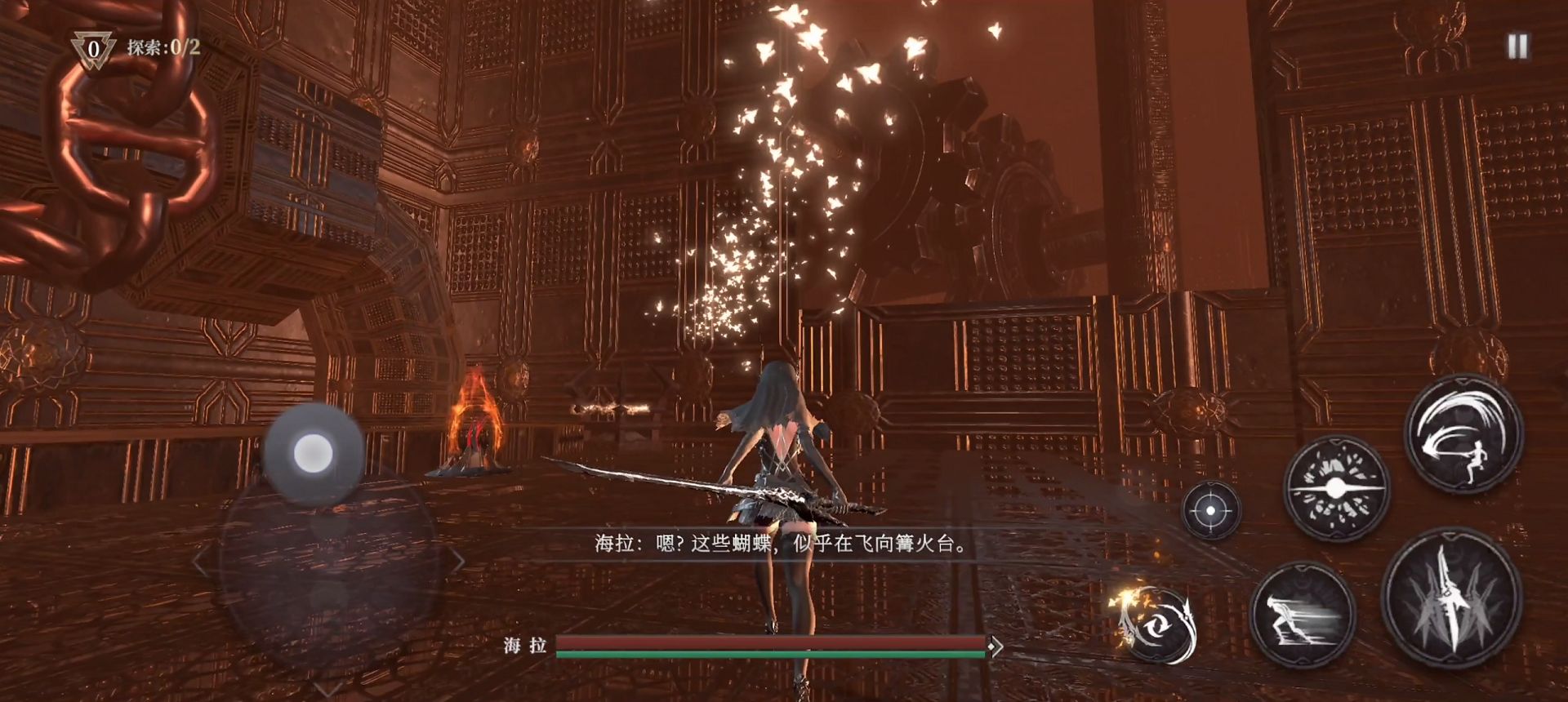Activate the spear thrust main attack
Image resolution: width=1568 pixels, height=702 pixels.
click(1452, 598)
